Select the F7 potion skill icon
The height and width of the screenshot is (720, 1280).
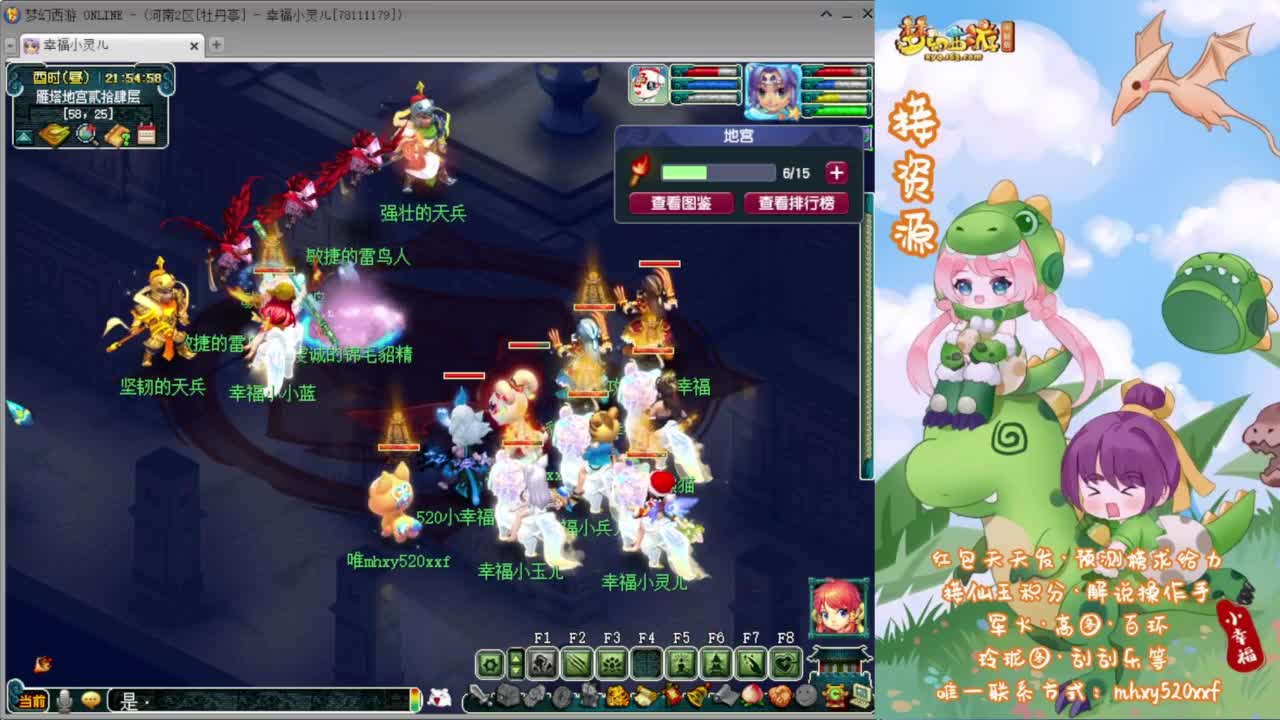pos(751,663)
